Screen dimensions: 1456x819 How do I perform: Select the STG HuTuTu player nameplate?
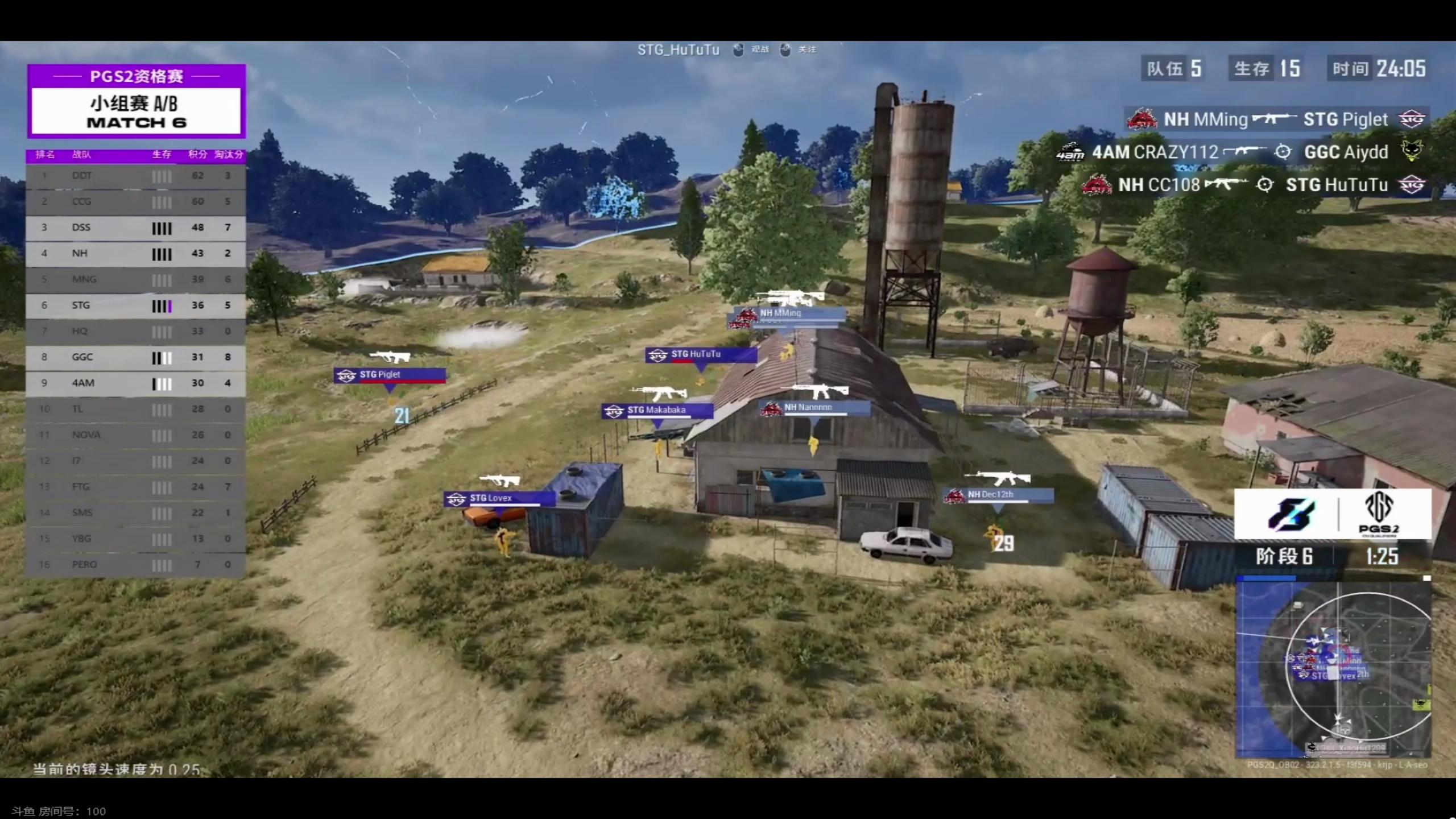[701, 354]
